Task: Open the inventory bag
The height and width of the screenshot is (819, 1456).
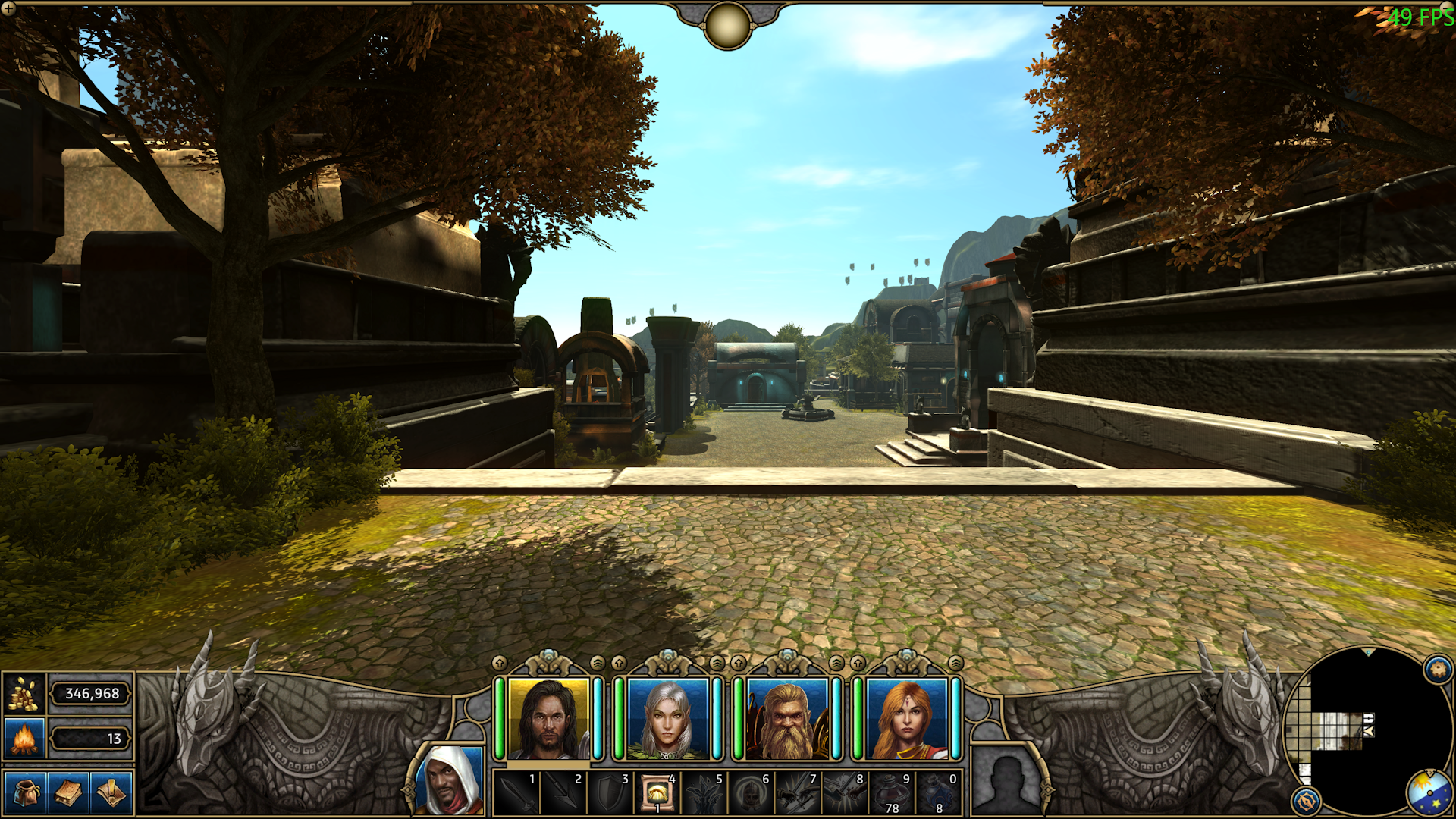Action: coord(25,793)
